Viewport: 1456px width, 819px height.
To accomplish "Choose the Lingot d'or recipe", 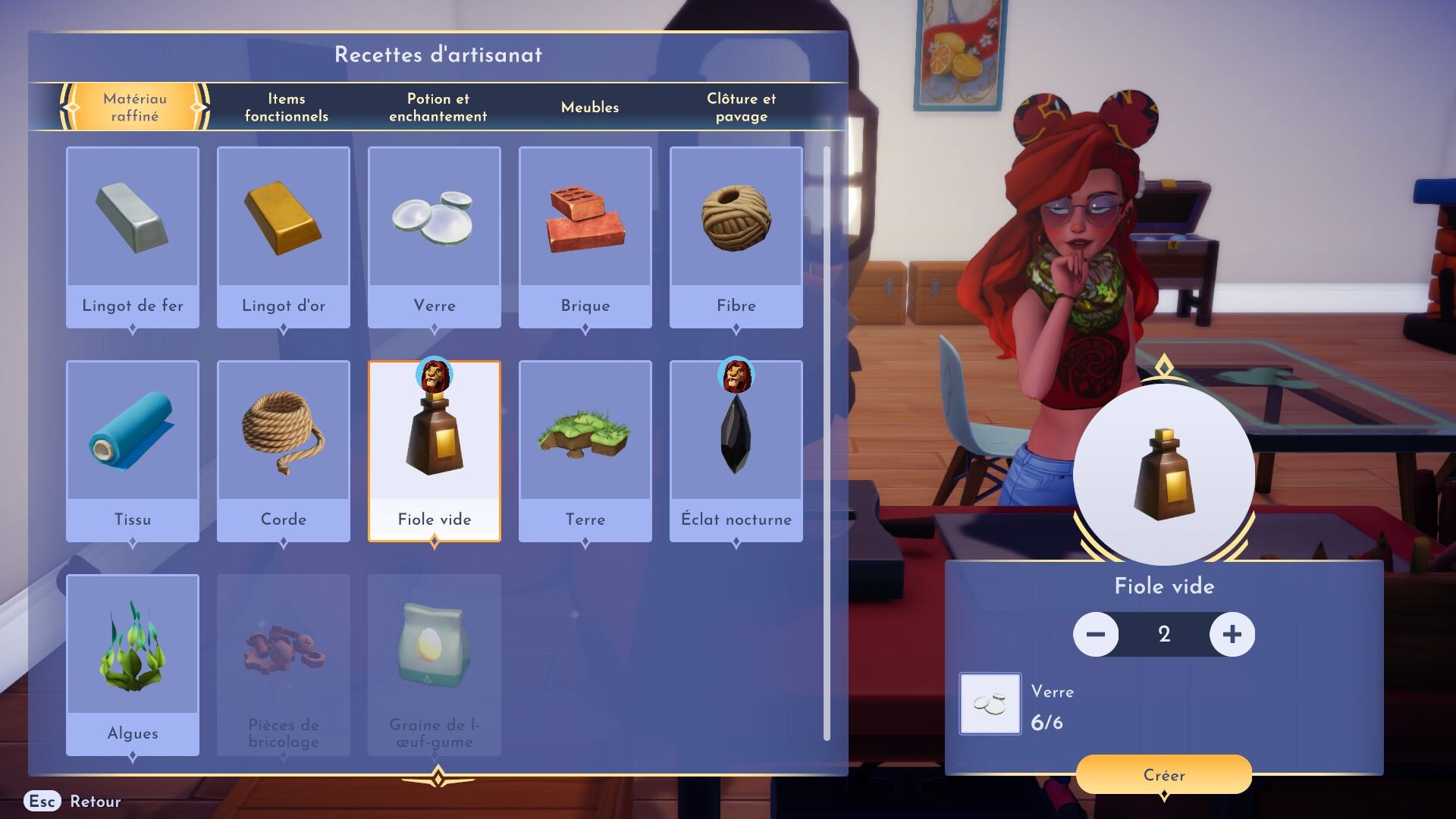I will coord(284,237).
